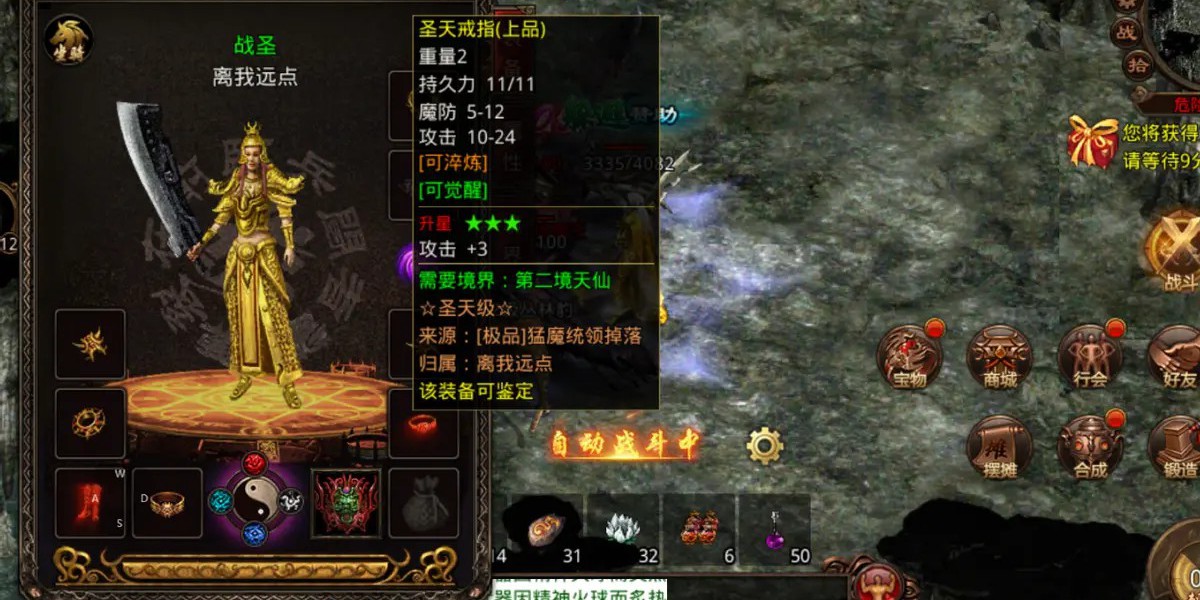This screenshot has width=1200, height=600.
Task: Open the 商城 shop
Action: [x=998, y=357]
